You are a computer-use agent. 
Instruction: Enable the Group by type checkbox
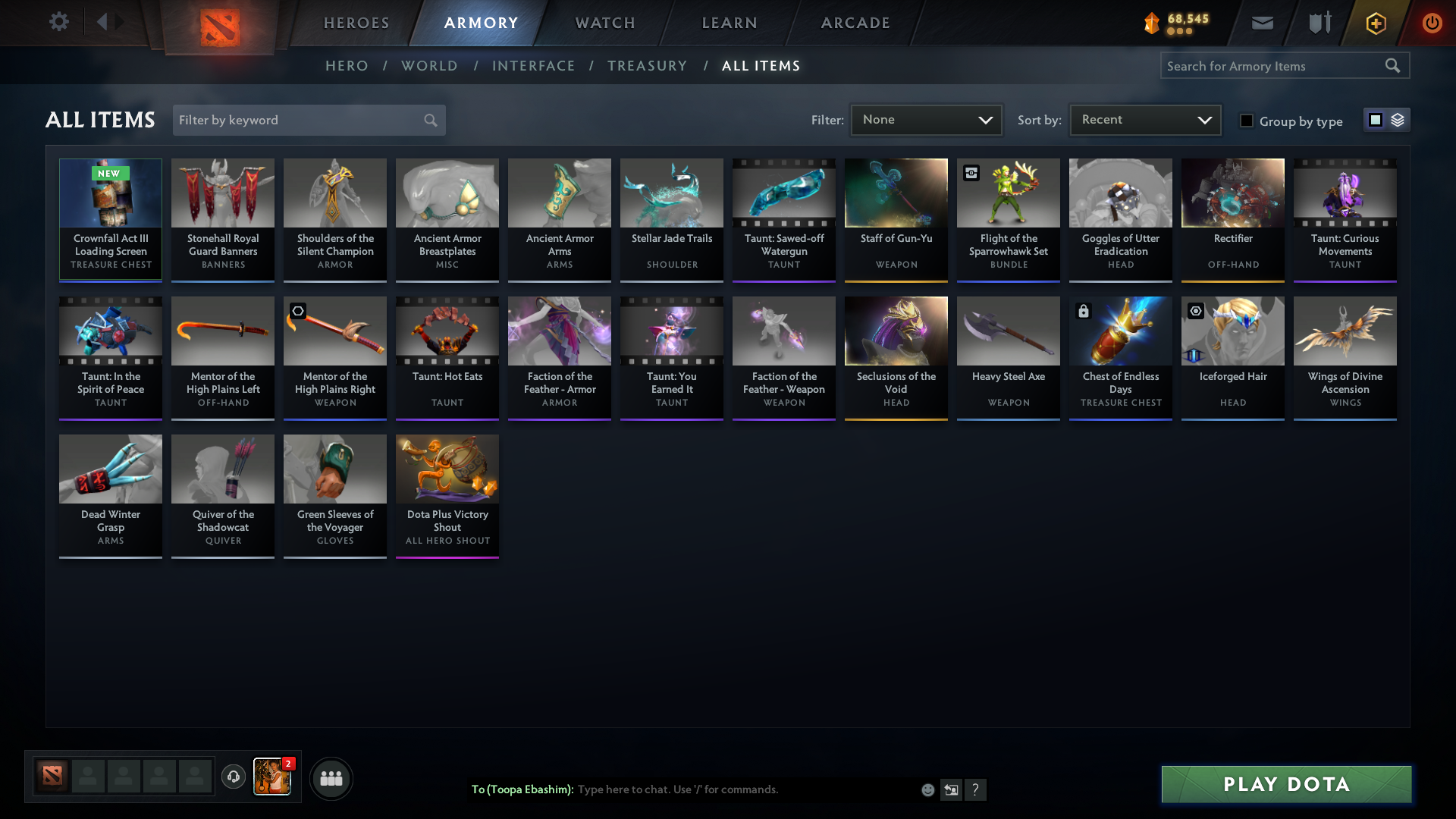click(1247, 121)
